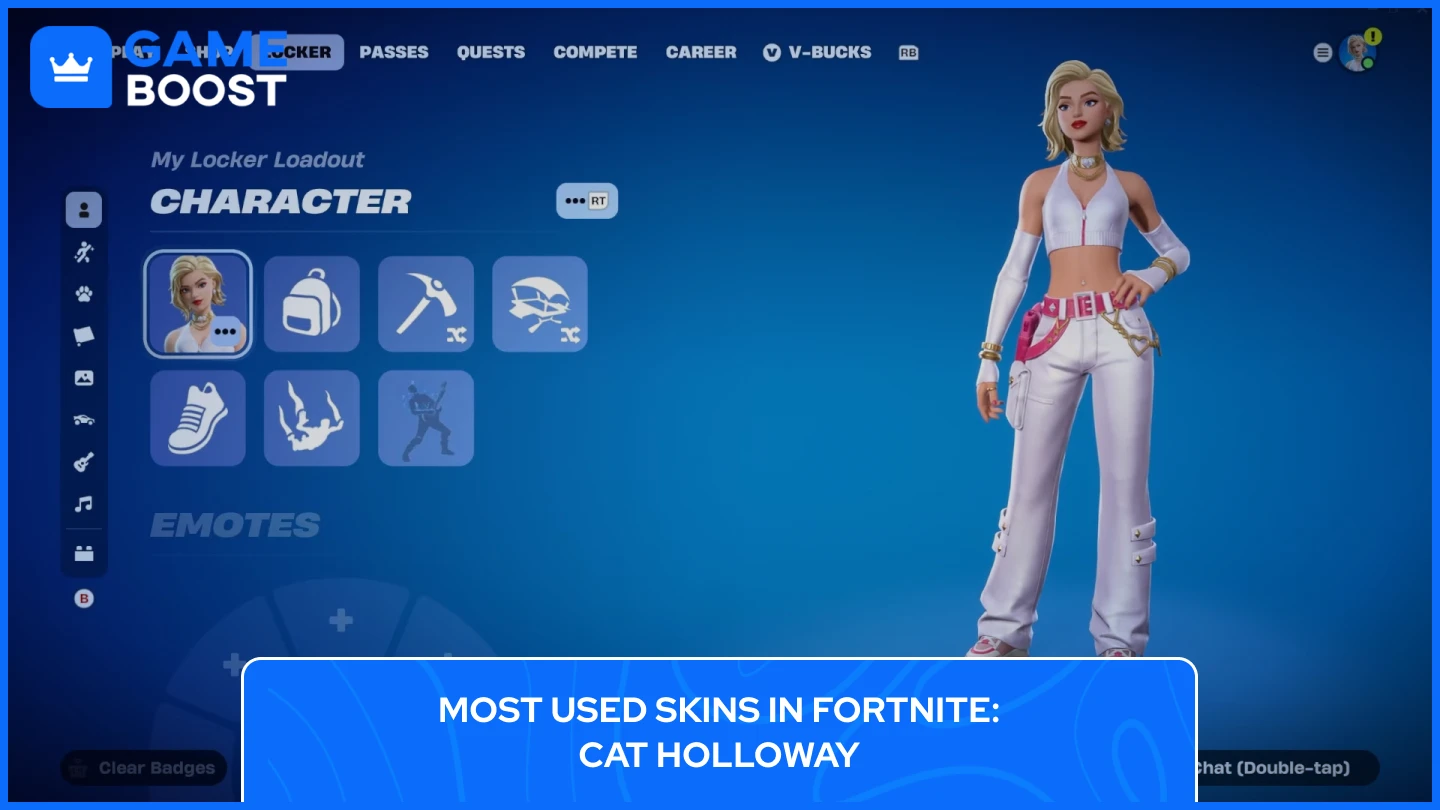Image resolution: width=1440 pixels, height=810 pixels.
Task: Open options with the RT button beside CHARACTER
Action: pos(587,200)
